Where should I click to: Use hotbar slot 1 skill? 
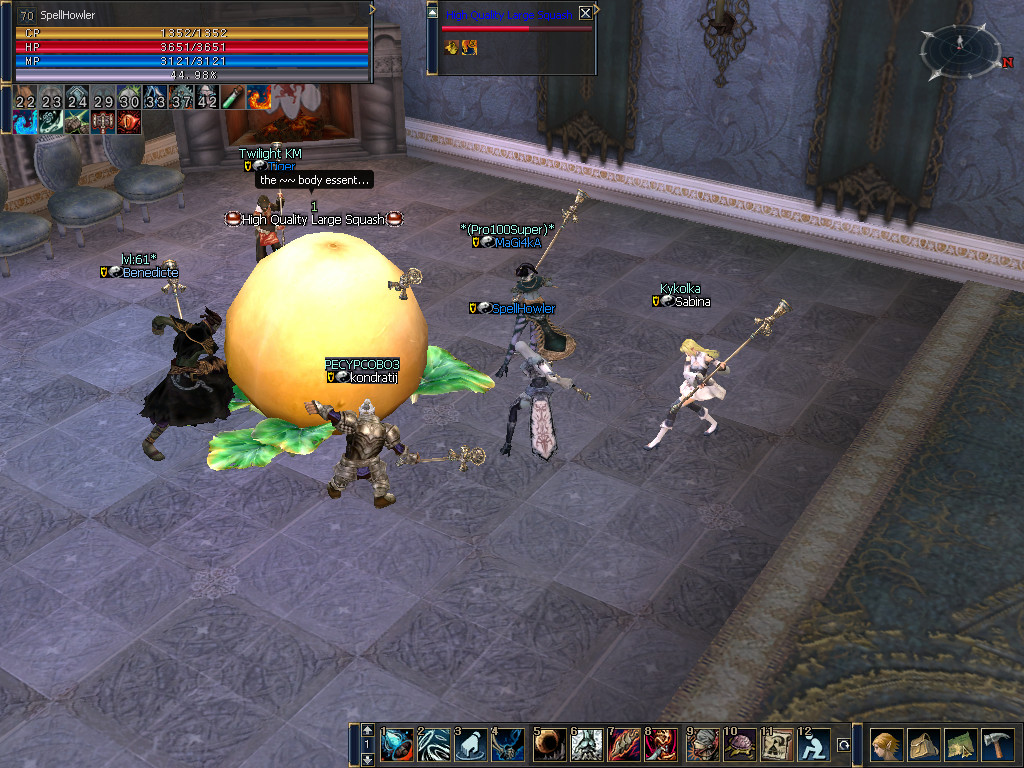pos(396,745)
